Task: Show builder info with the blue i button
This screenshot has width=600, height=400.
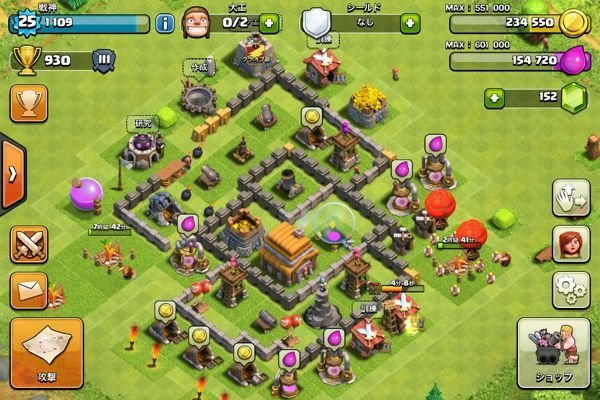Action: pos(166,22)
